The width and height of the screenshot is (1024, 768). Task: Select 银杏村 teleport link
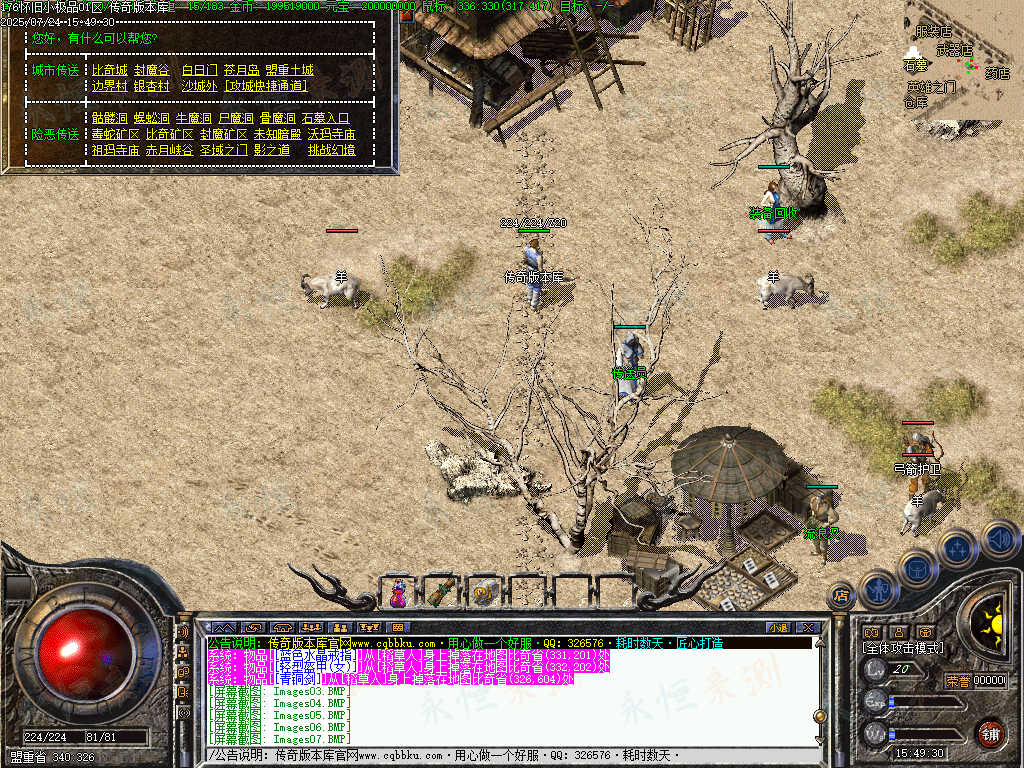pos(151,86)
